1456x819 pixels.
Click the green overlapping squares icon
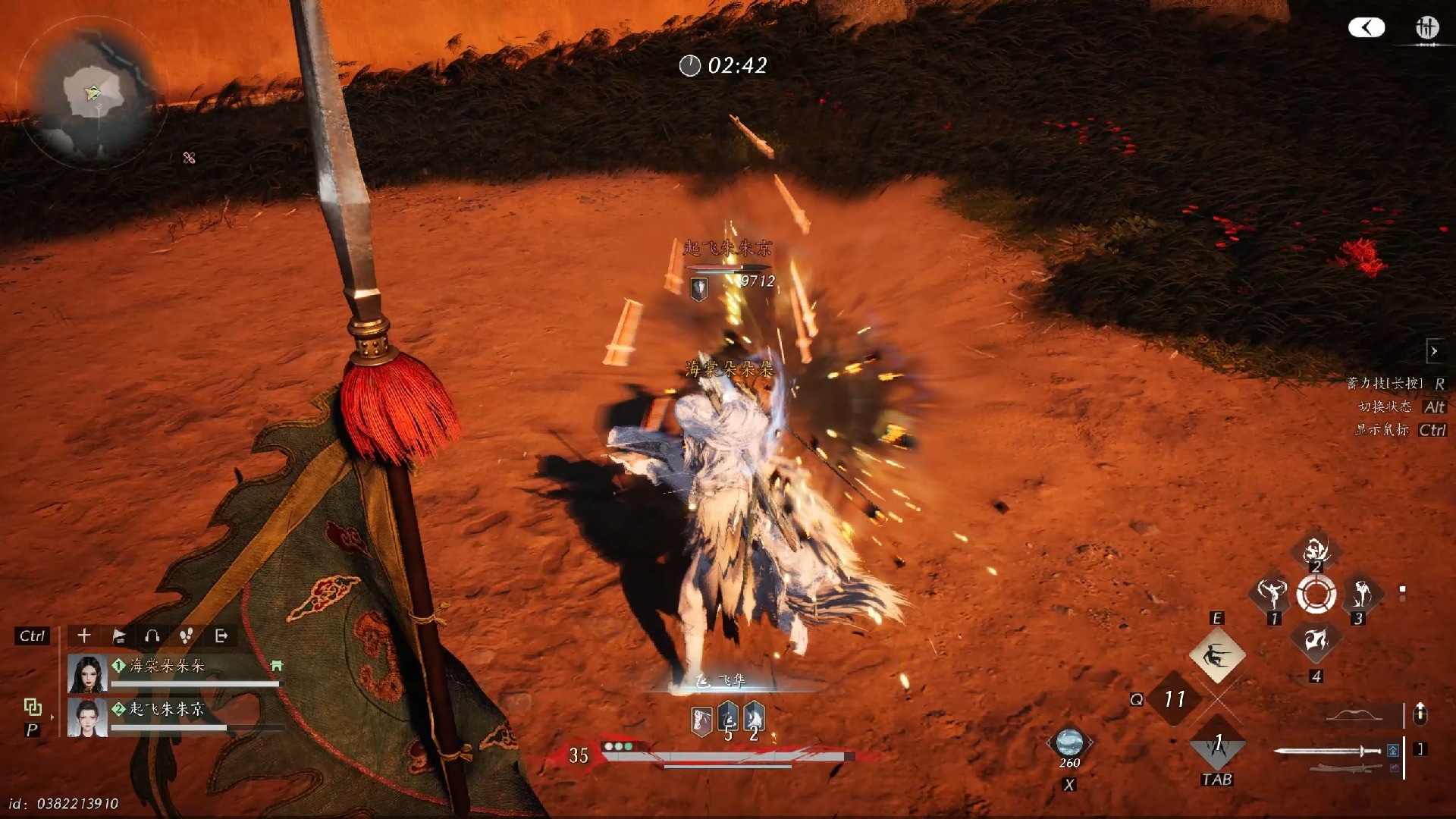click(x=33, y=707)
